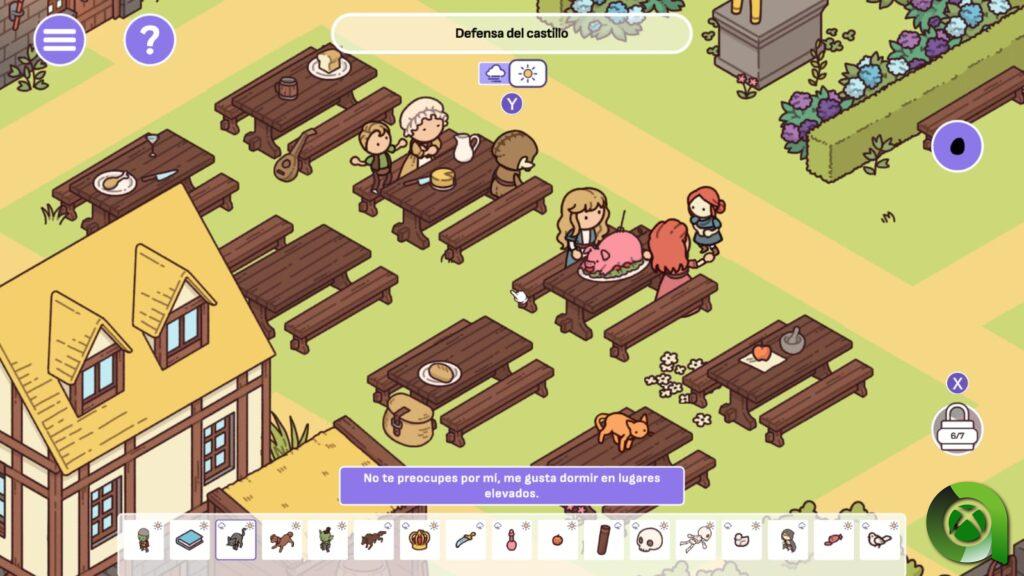Screen dimensions: 1024x576
Task: Open the question mark help button
Action: tap(150, 40)
